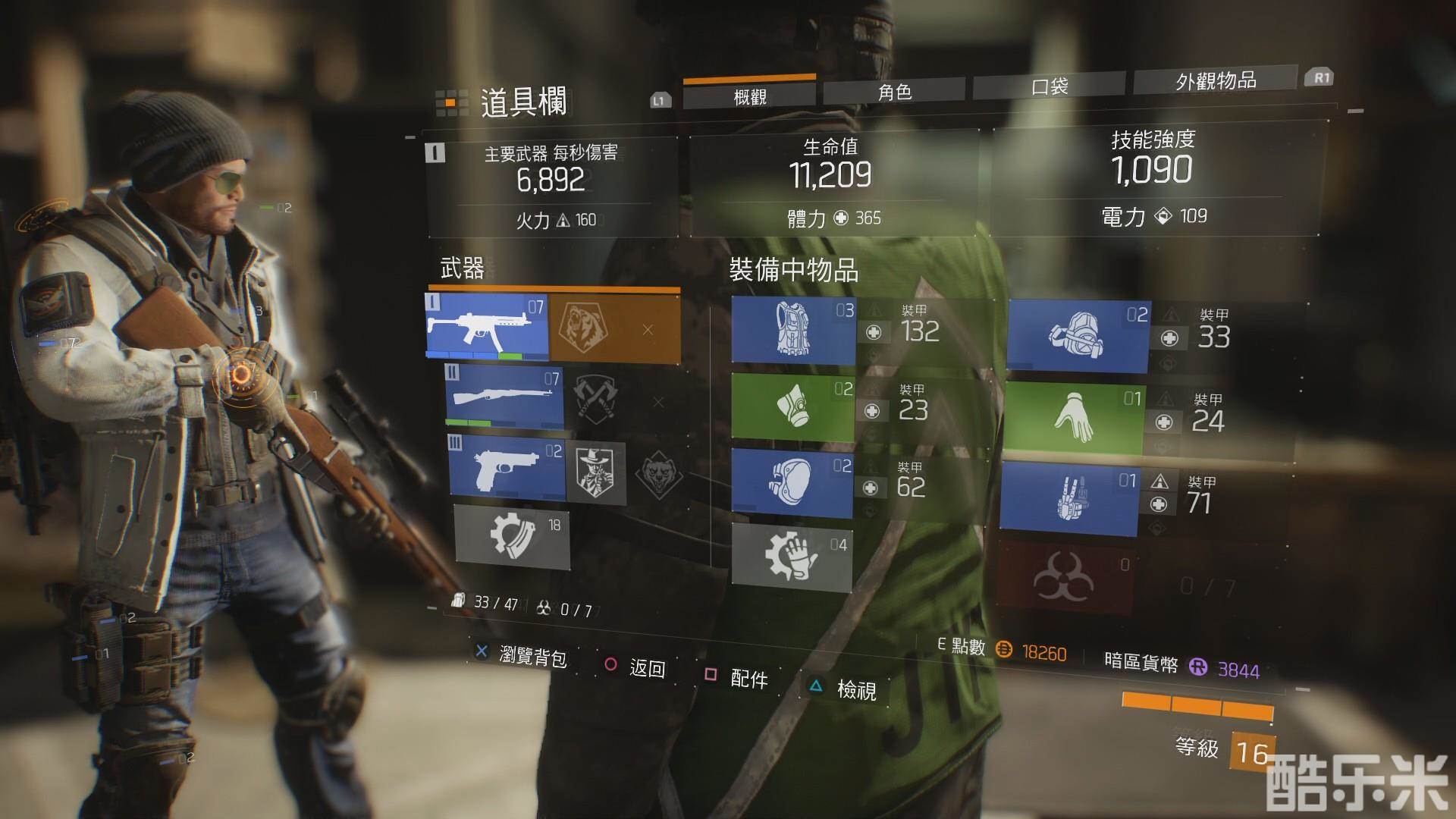The width and height of the screenshot is (1456, 819).
Task: Choose the knee pads gear slot
Action: tap(792, 483)
